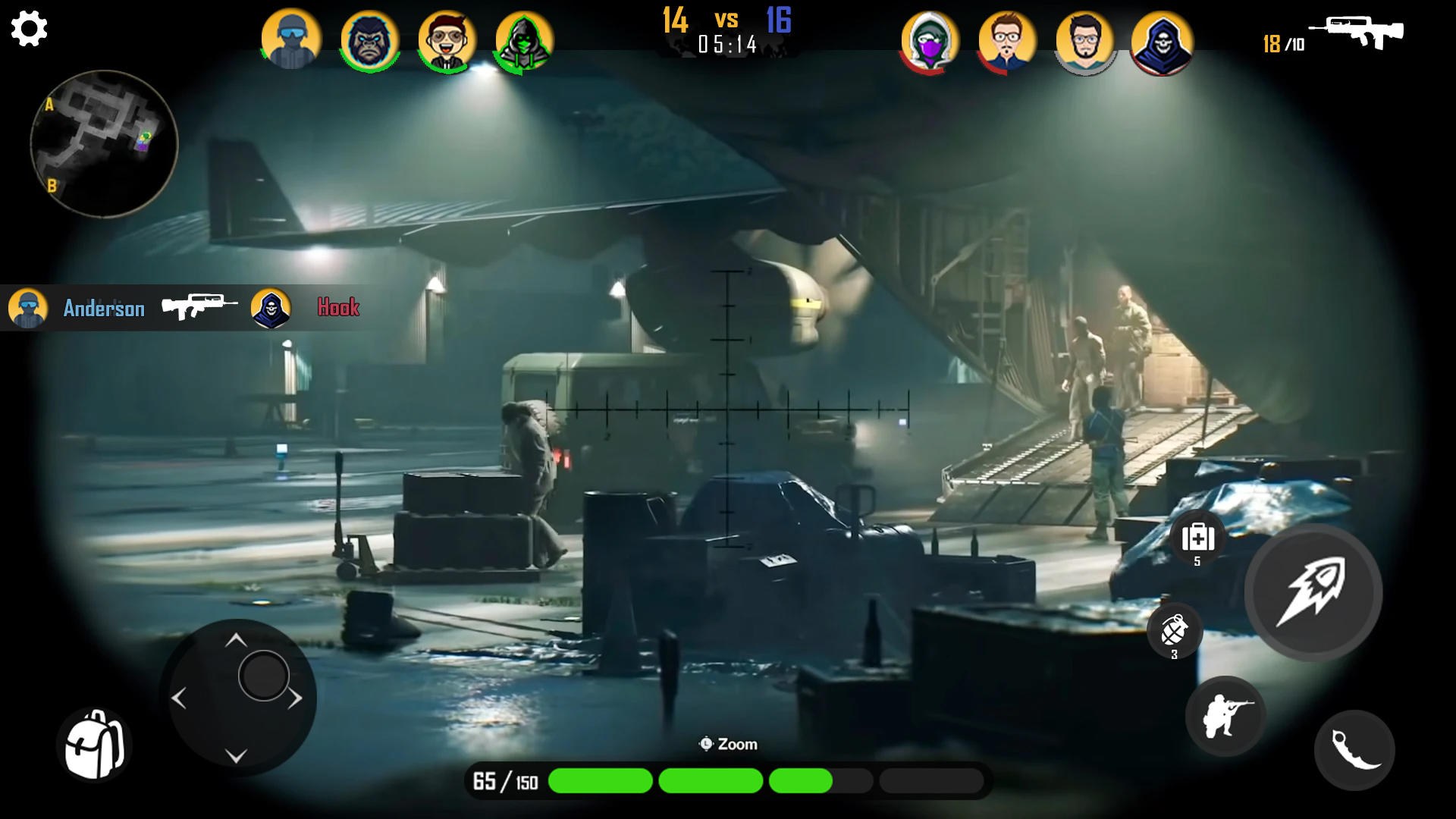Tap Anderson's avatar in the killfeed
Screen dimensions: 1456x819
(28, 308)
